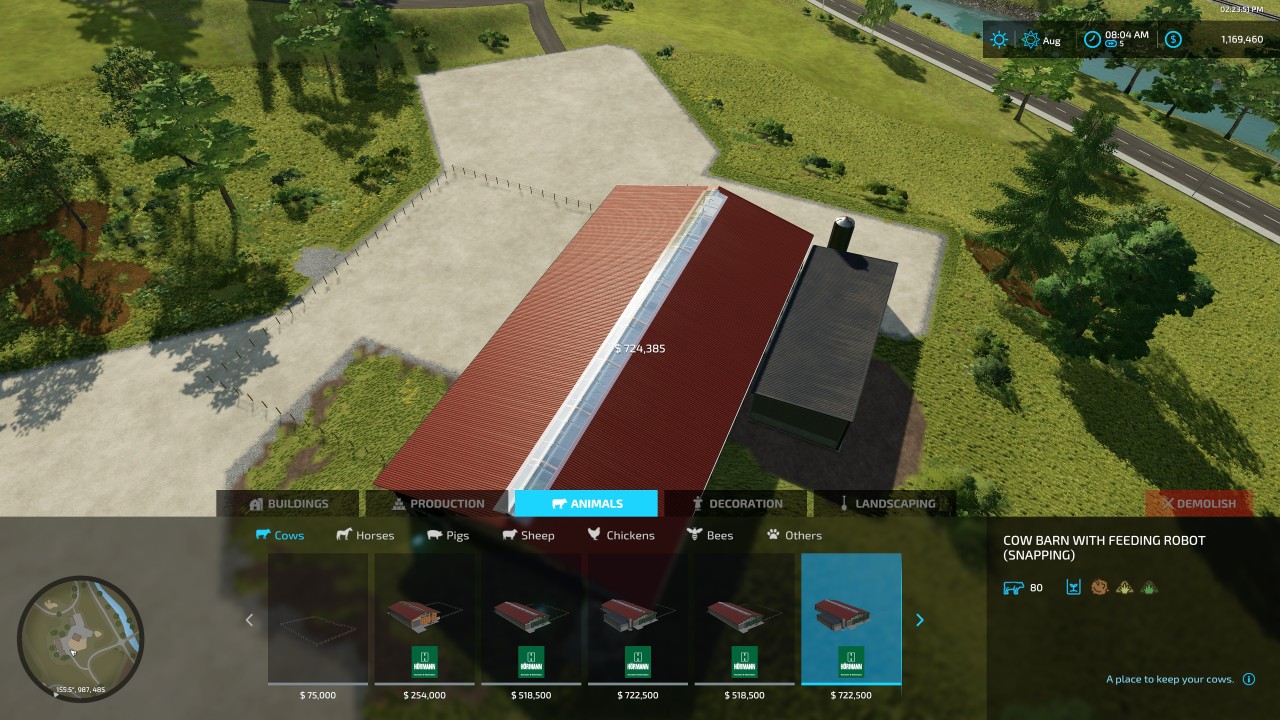Open the info icon beside the description
This screenshot has width=1280, height=720.
click(x=1248, y=679)
